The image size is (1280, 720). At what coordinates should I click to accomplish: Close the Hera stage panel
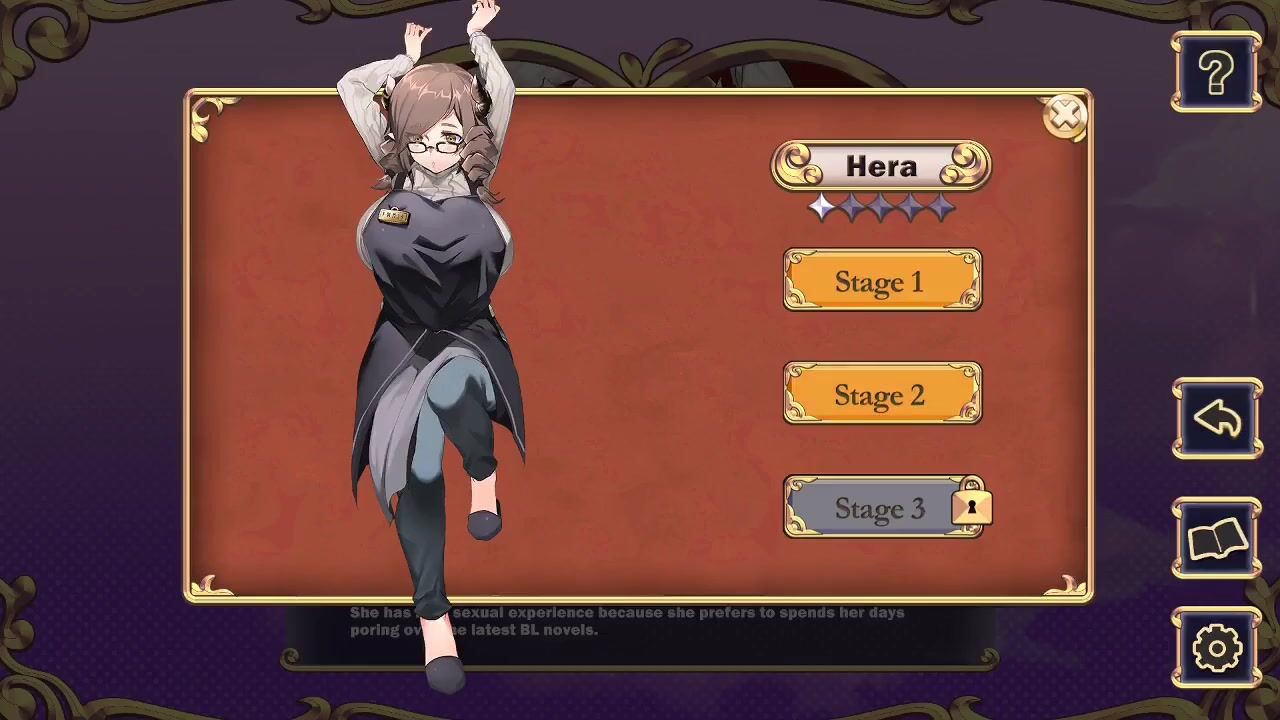click(1064, 116)
